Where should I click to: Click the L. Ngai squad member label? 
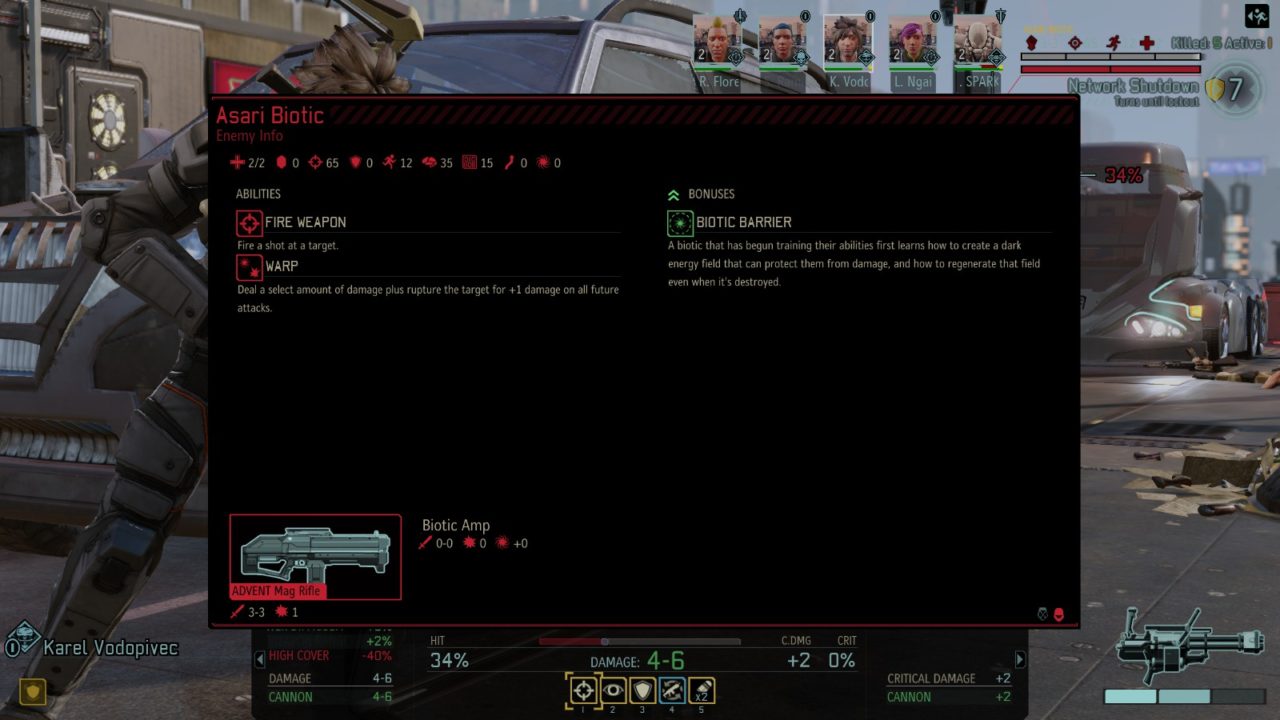[913, 81]
